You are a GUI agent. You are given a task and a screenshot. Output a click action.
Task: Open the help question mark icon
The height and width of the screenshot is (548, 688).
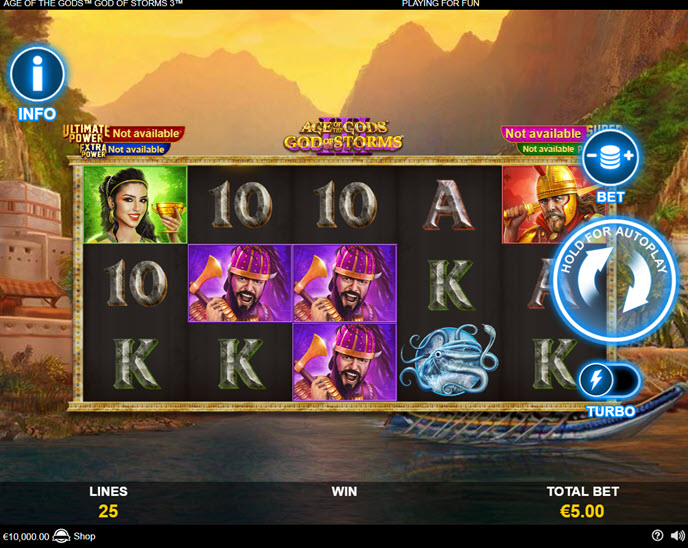click(657, 536)
